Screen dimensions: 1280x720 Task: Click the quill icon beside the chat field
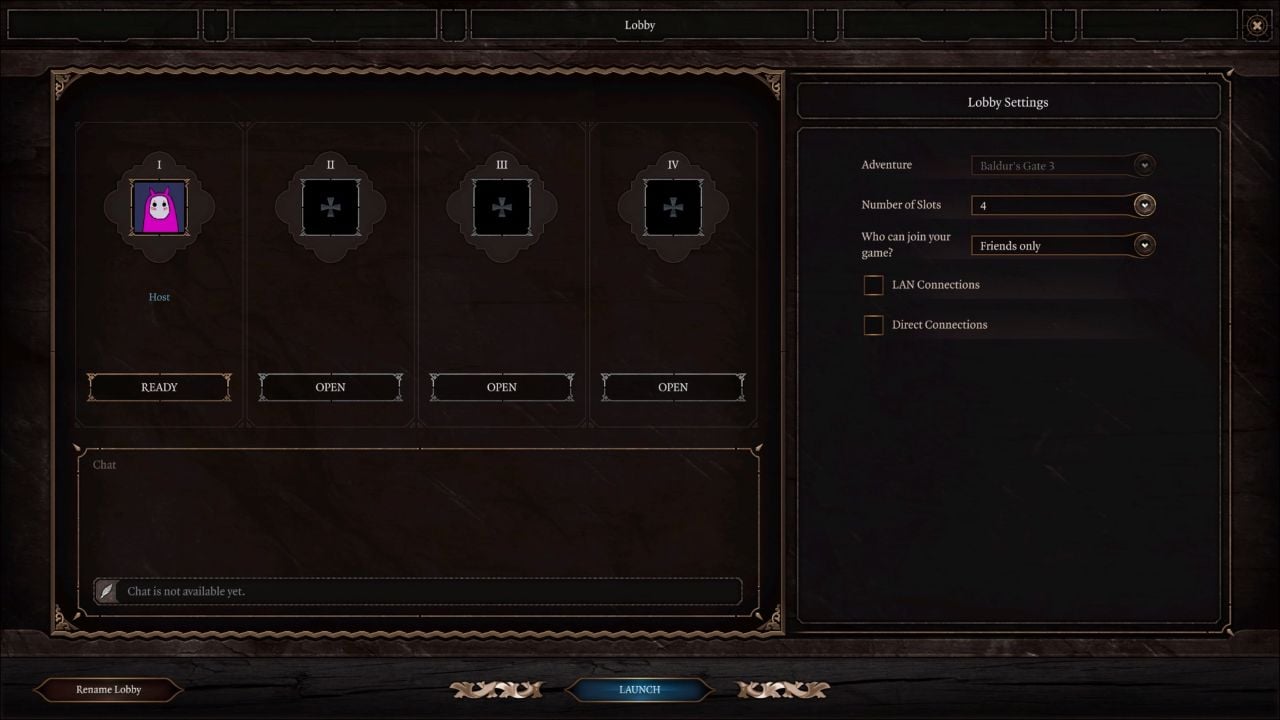click(x=107, y=591)
